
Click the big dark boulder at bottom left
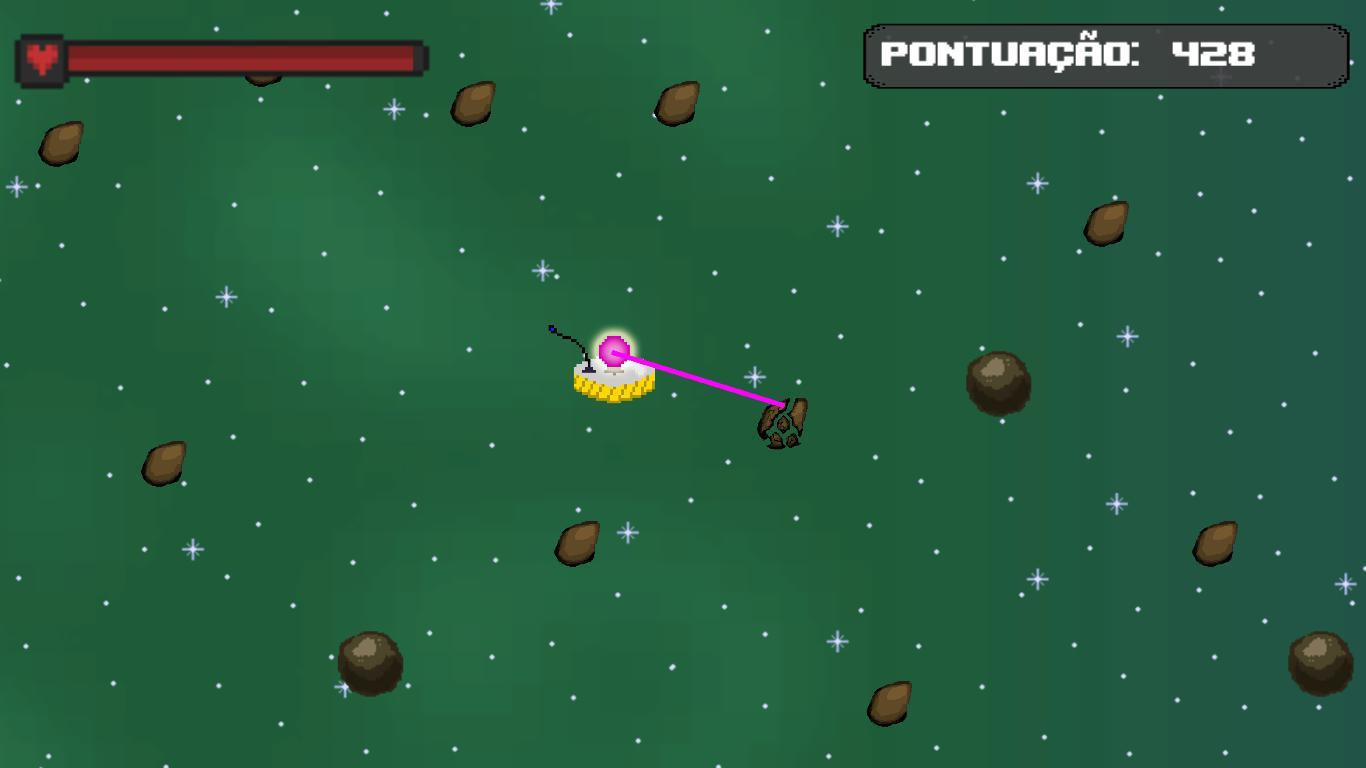click(368, 662)
